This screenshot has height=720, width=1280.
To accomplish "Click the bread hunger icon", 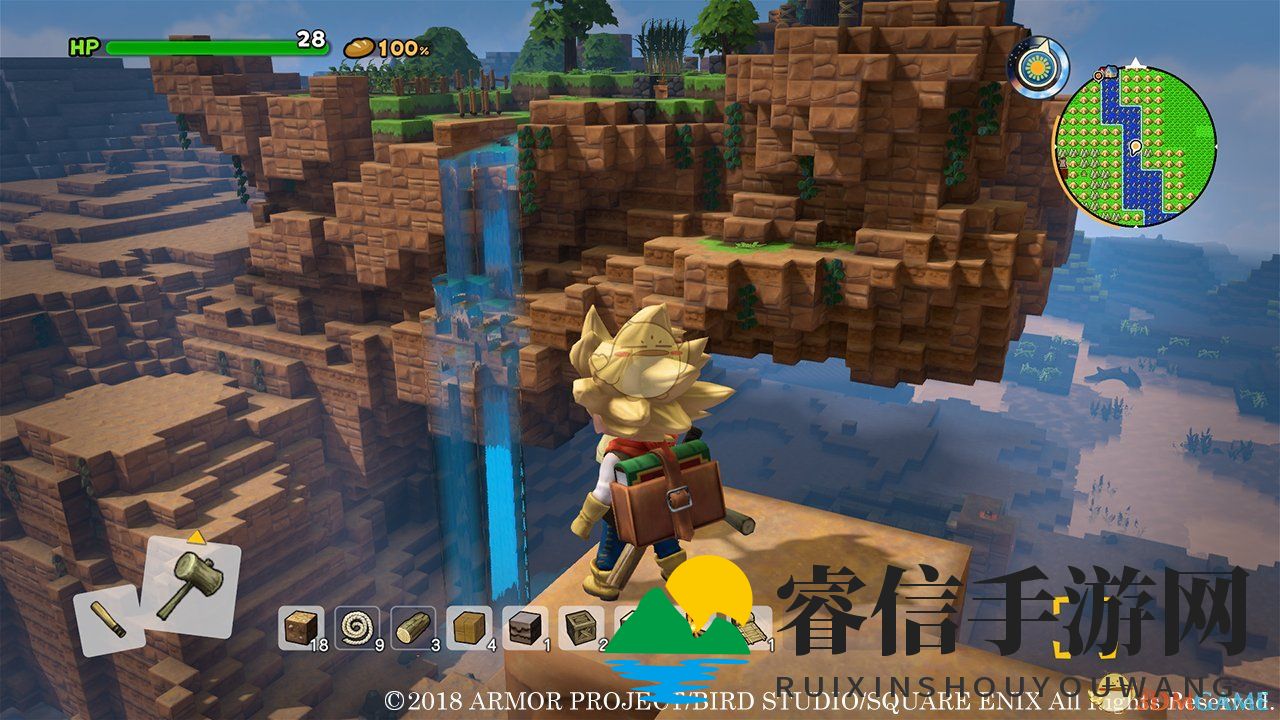I will [x=359, y=47].
